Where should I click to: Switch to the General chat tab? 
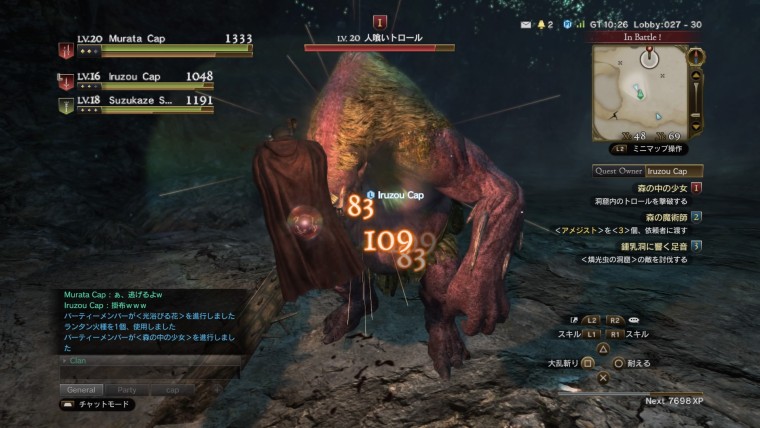[x=82, y=389]
